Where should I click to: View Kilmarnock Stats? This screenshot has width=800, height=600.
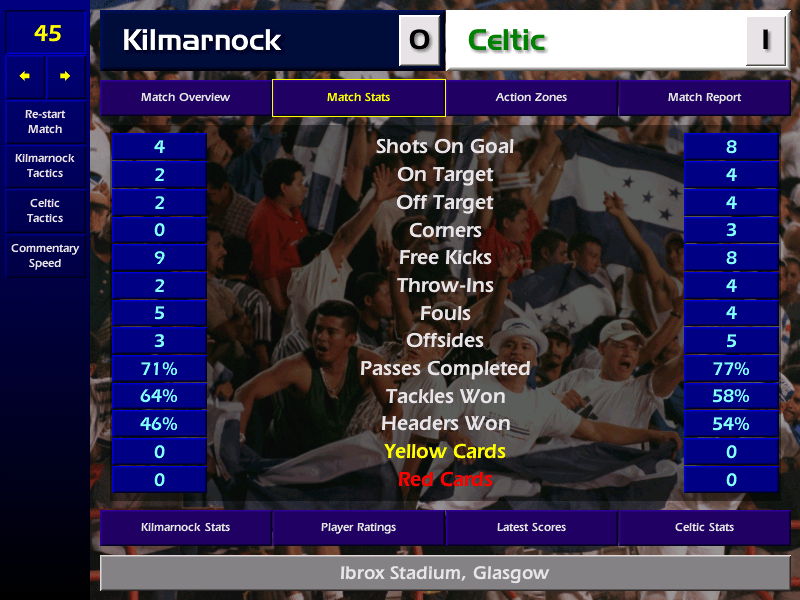point(185,527)
